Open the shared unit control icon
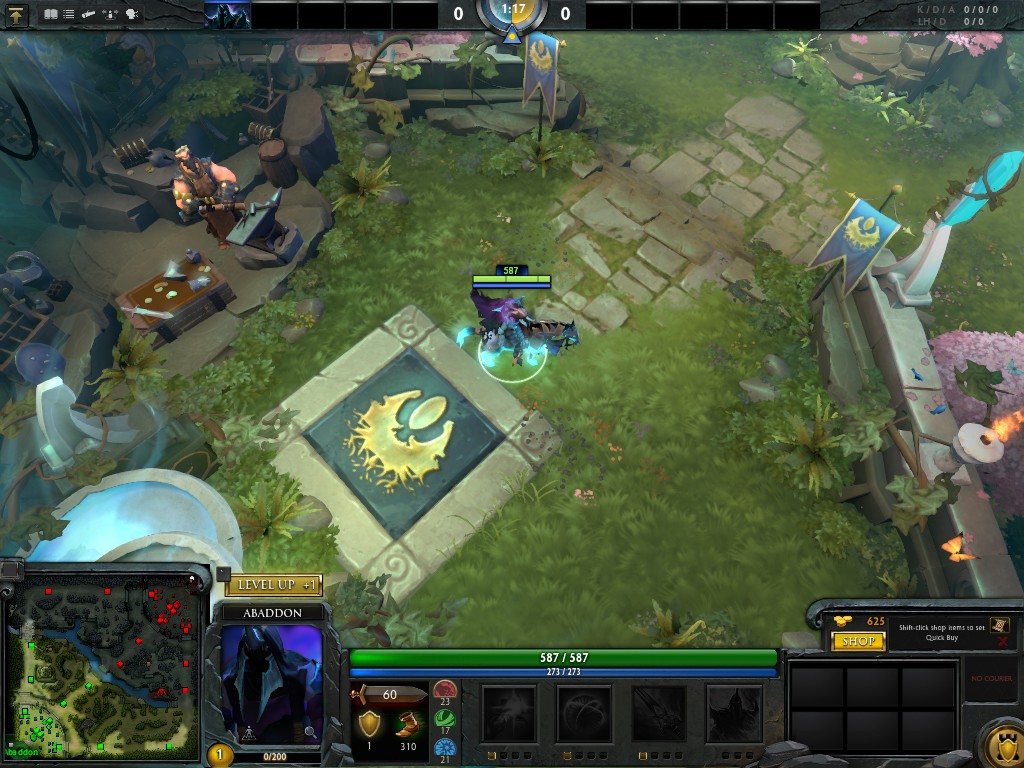Image resolution: width=1024 pixels, height=768 pixels. [x=111, y=15]
